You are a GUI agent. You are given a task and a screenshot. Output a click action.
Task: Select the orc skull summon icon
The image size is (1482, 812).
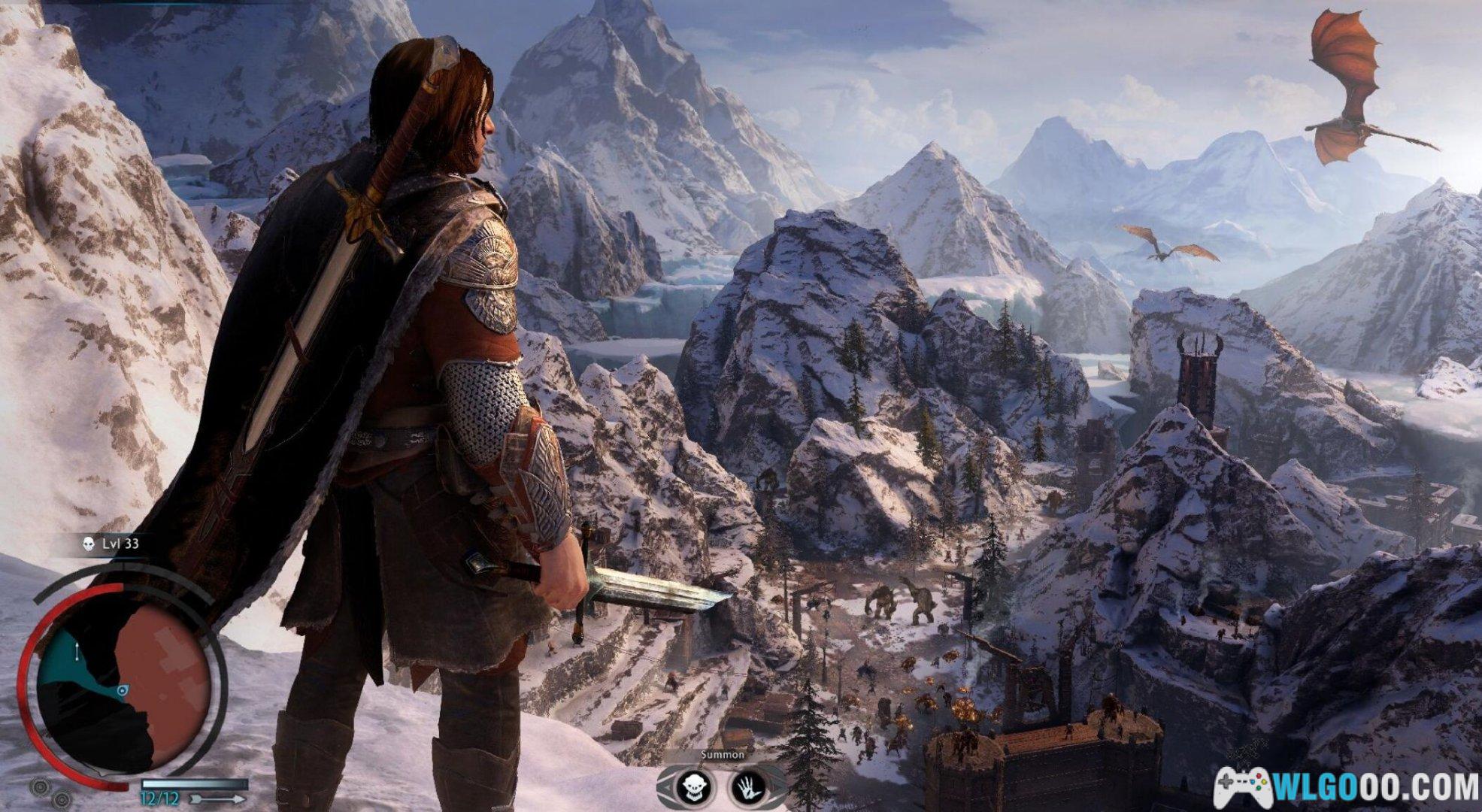[693, 787]
